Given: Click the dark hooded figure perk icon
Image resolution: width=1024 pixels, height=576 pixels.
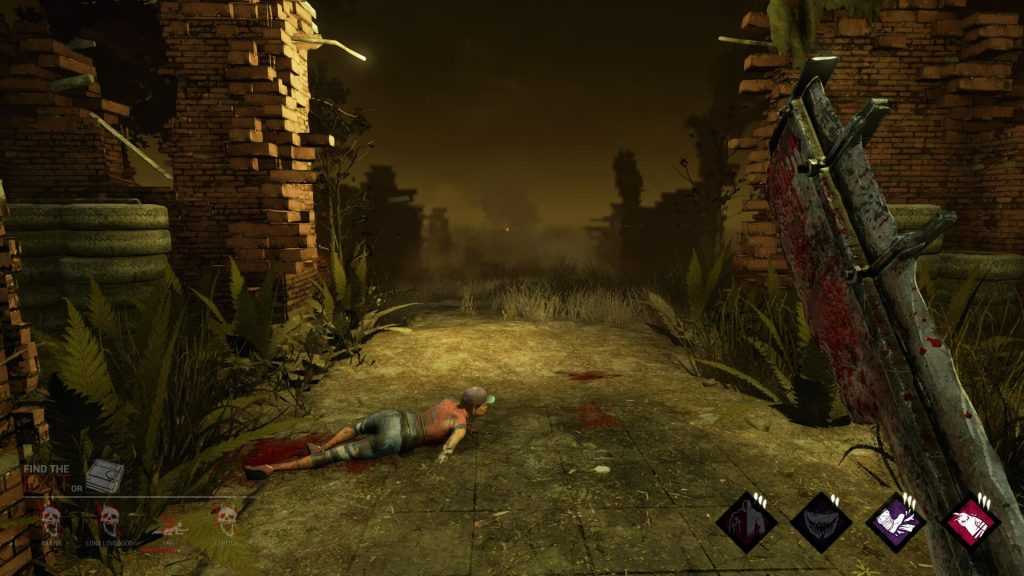Looking at the screenshot, I should [746, 522].
